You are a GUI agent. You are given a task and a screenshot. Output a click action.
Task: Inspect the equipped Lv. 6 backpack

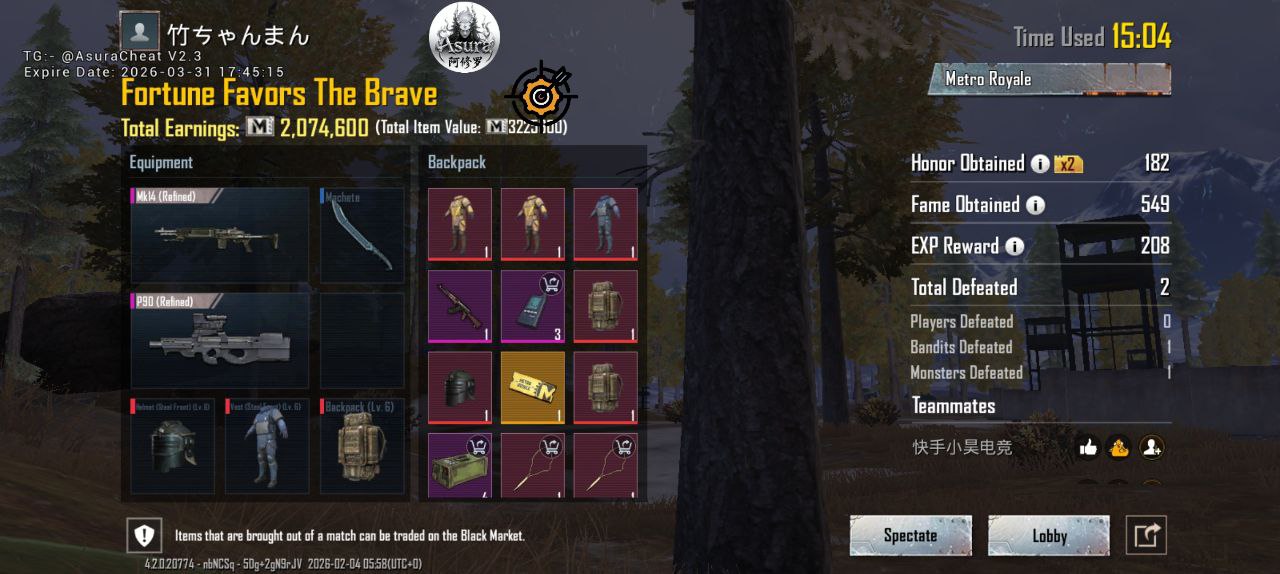click(362, 447)
